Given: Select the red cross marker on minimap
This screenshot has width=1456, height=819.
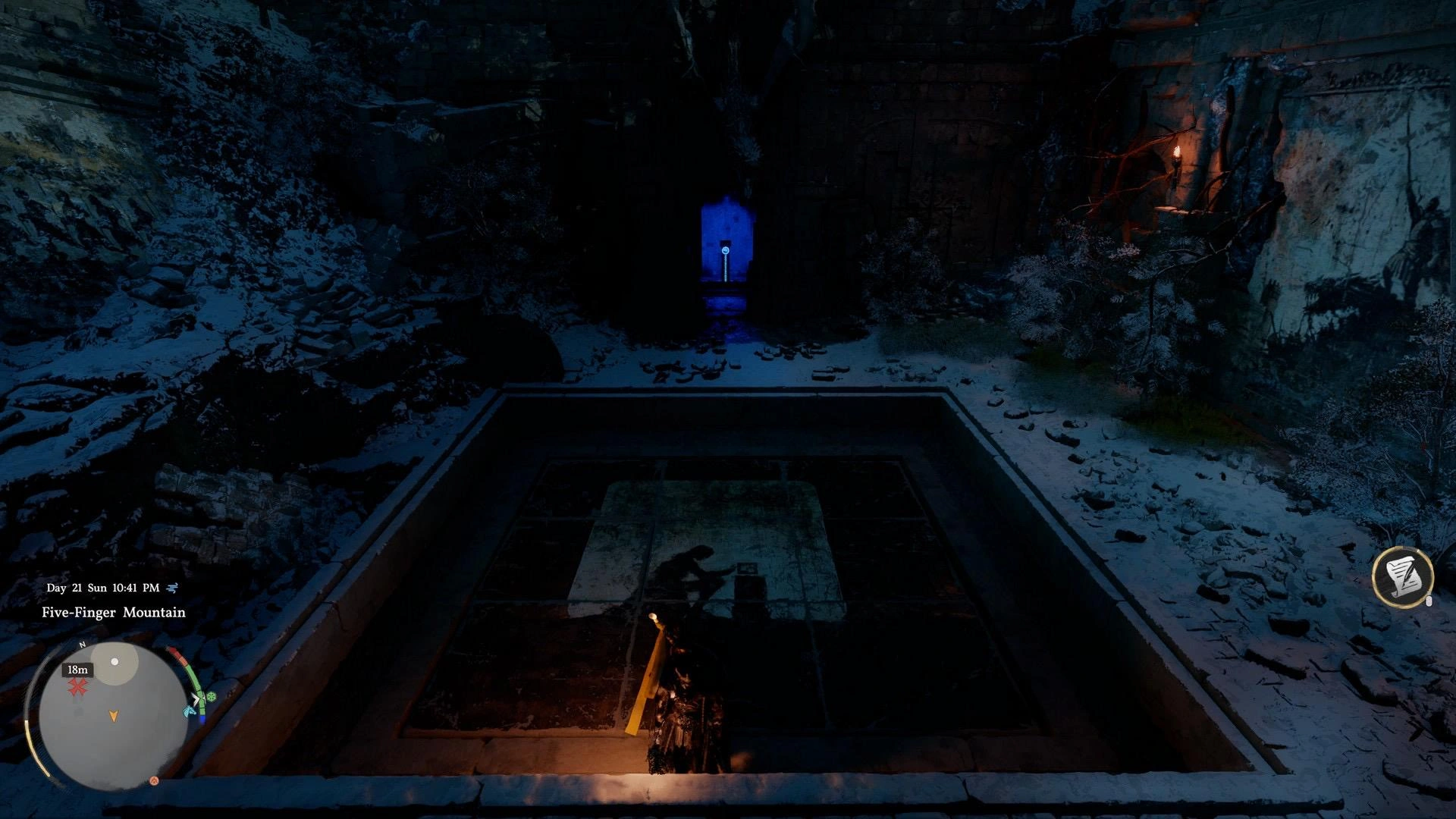Looking at the screenshot, I should tap(77, 688).
